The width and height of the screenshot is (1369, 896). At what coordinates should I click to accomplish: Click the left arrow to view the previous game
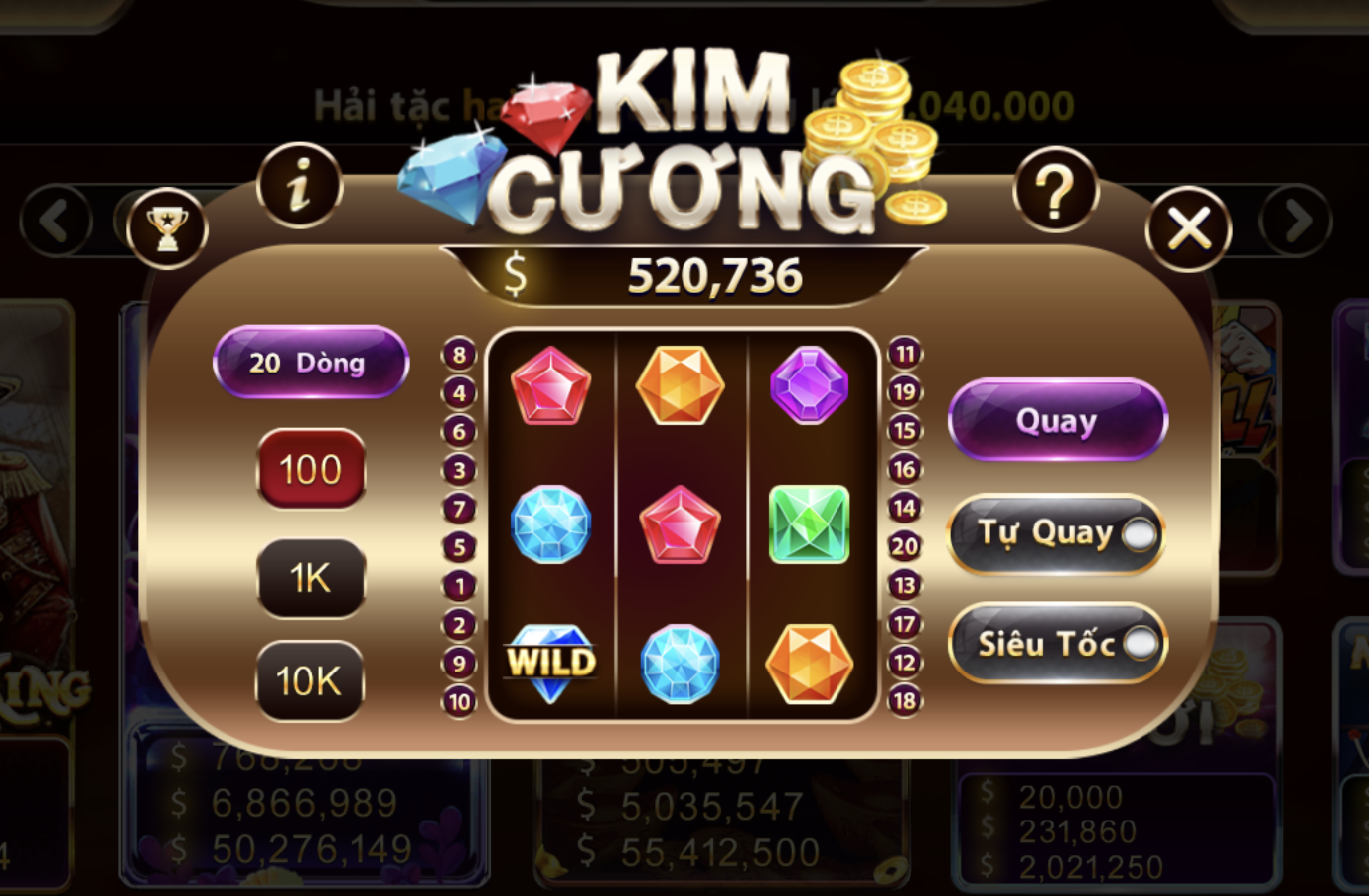[55, 223]
